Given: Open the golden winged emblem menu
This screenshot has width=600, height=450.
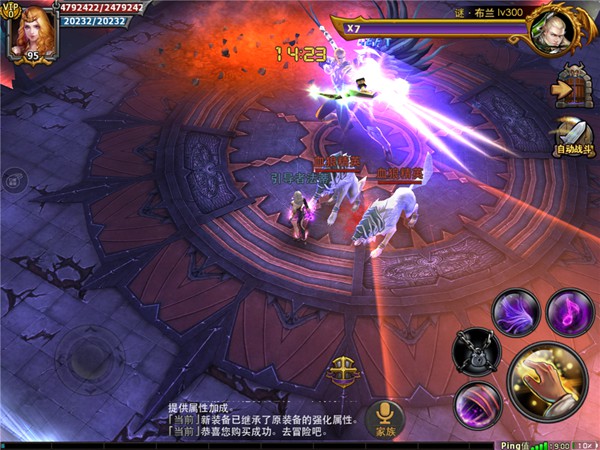Looking at the screenshot, I should point(344,369).
